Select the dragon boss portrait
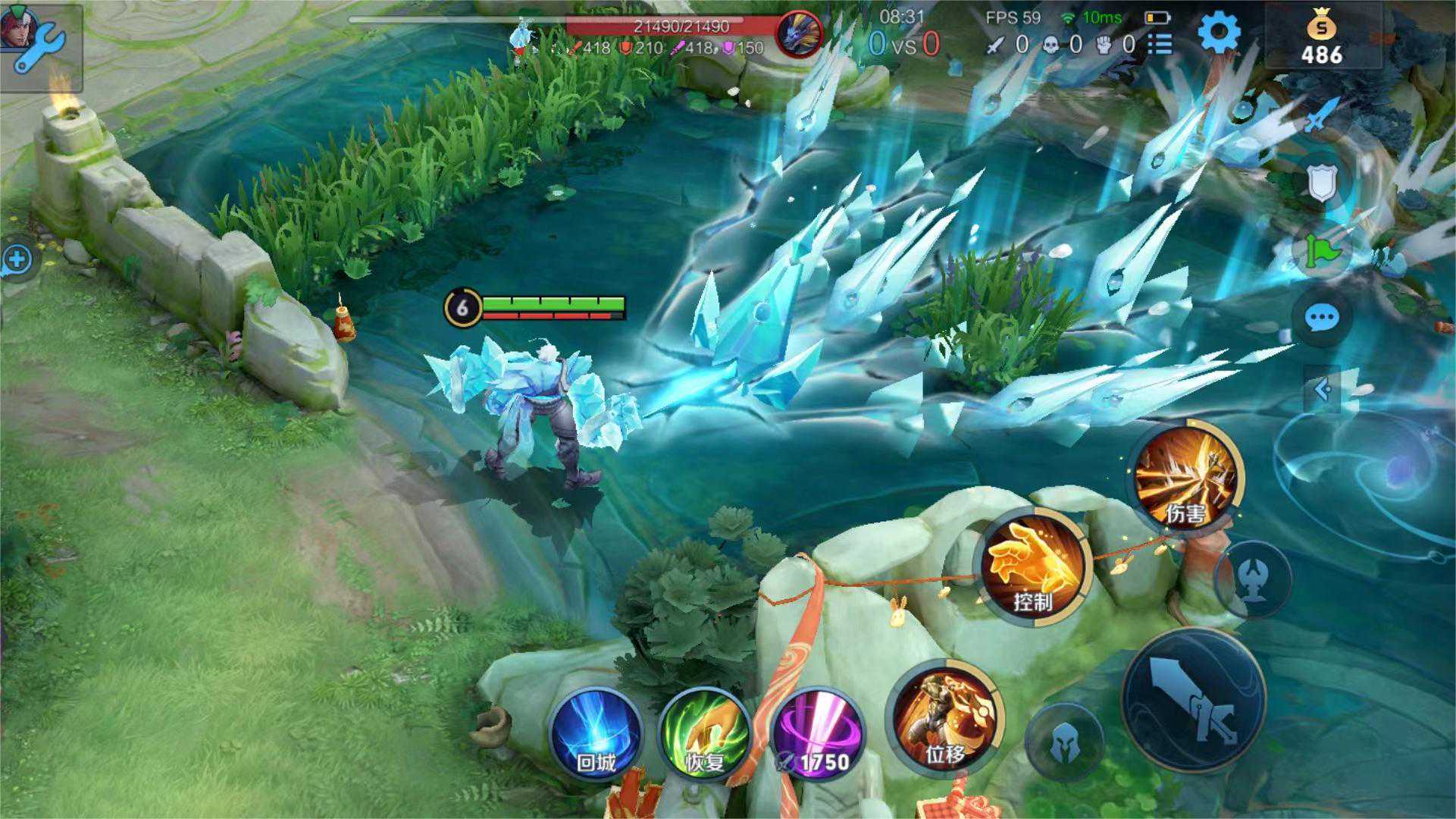 [x=800, y=34]
